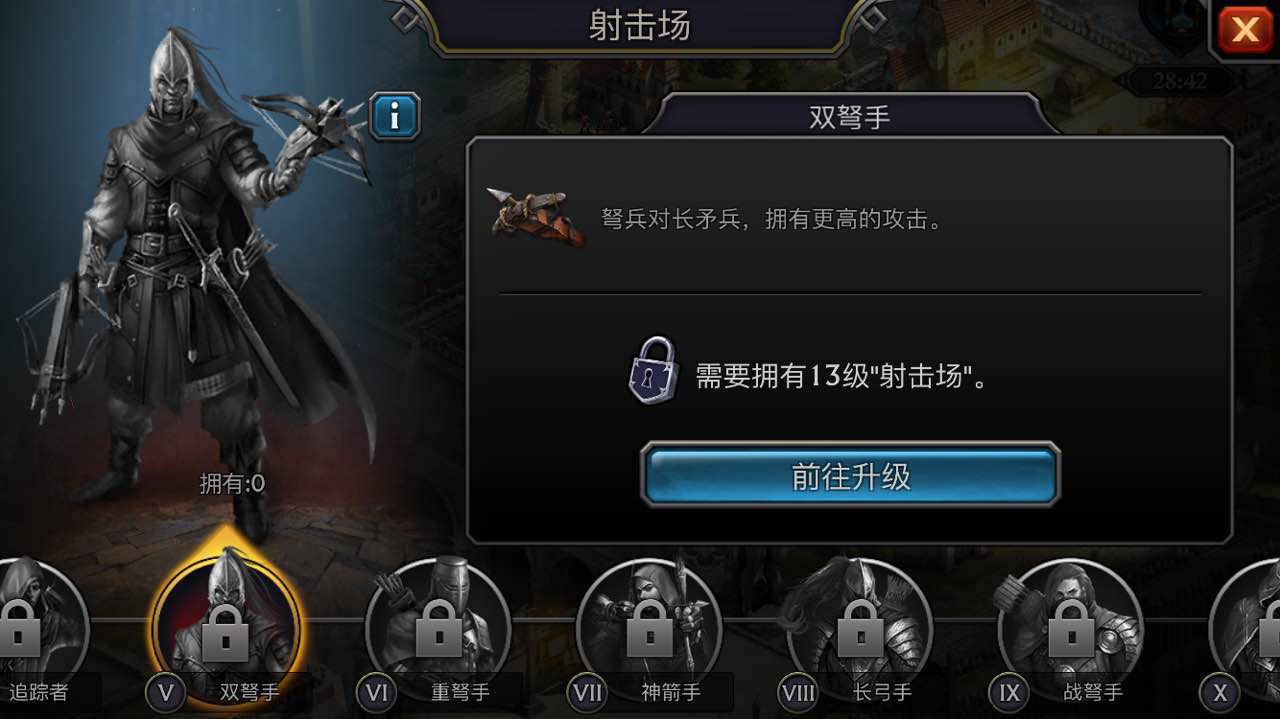Open the unit info button
Image resolution: width=1280 pixels, height=719 pixels.
pyautogui.click(x=394, y=117)
